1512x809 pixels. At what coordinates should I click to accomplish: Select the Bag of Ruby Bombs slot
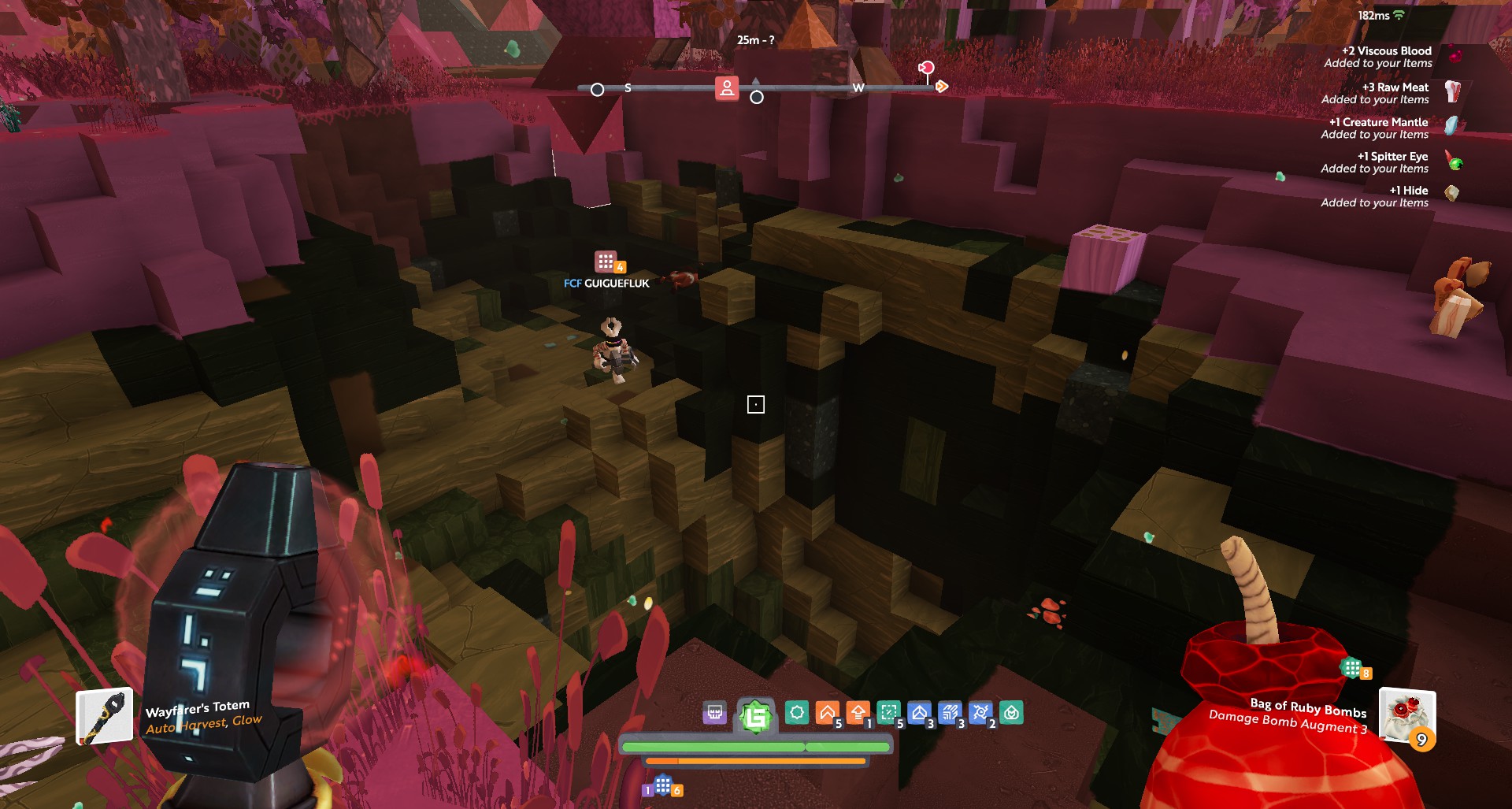click(1406, 714)
